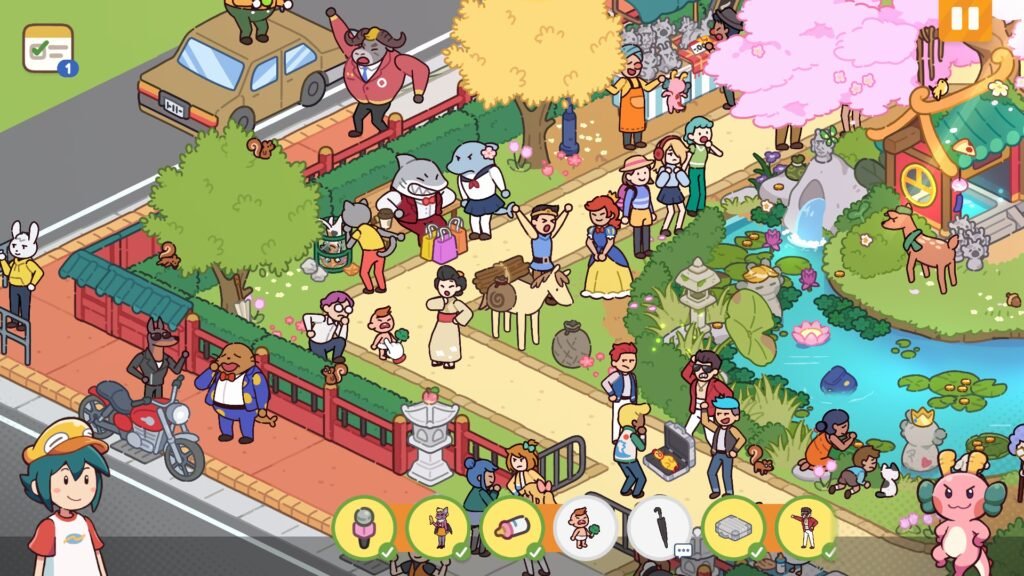Pause the game with the orange button
This screenshot has width=1024, height=576.
(964, 19)
